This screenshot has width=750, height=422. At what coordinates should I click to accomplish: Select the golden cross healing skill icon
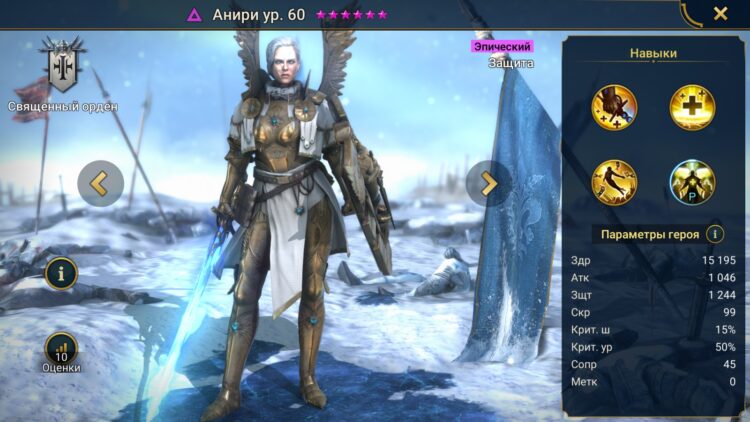pos(691,105)
